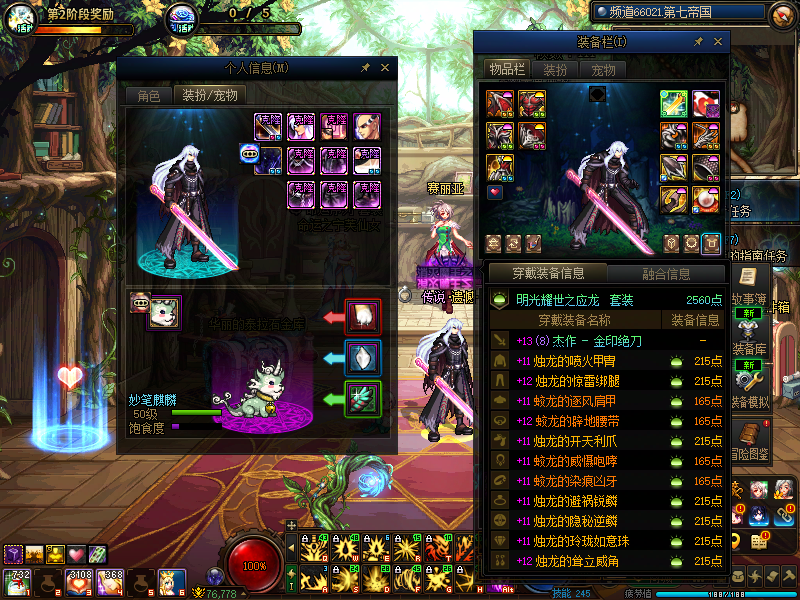Open the 宠物 tab in equipment window

[603, 69]
